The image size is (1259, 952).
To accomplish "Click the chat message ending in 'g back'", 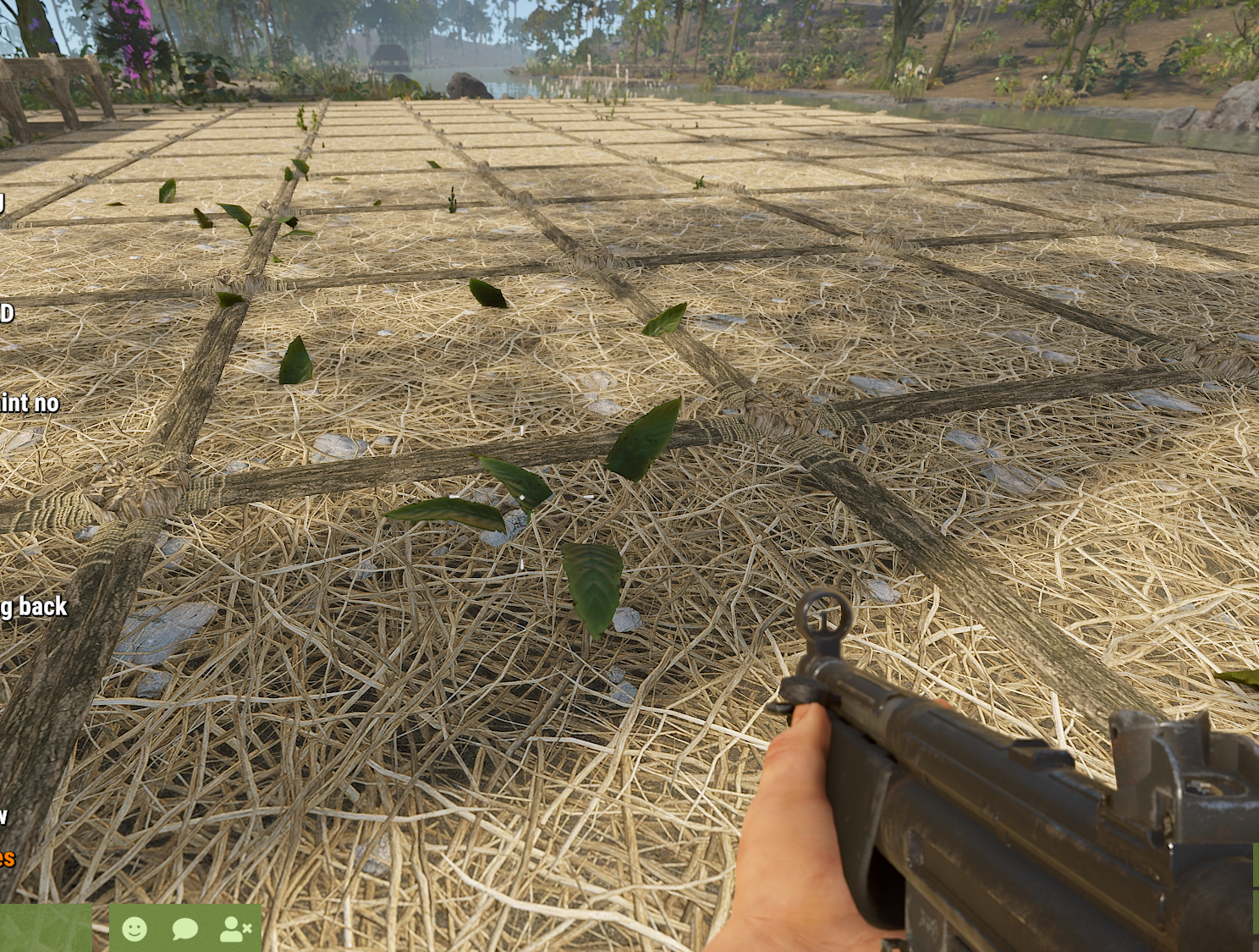I will click(x=34, y=608).
